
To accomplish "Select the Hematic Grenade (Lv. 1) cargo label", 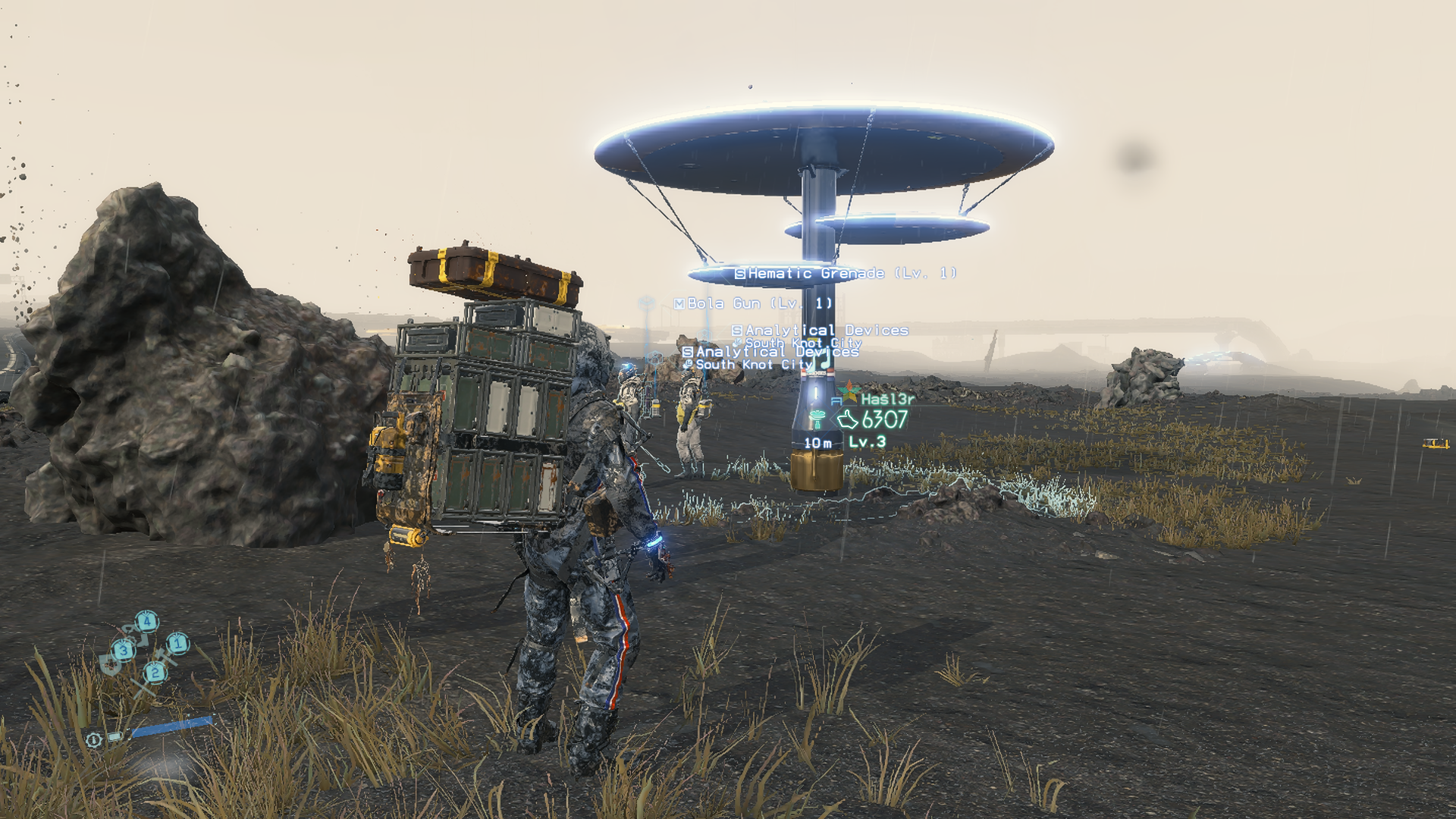I will 846,273.
